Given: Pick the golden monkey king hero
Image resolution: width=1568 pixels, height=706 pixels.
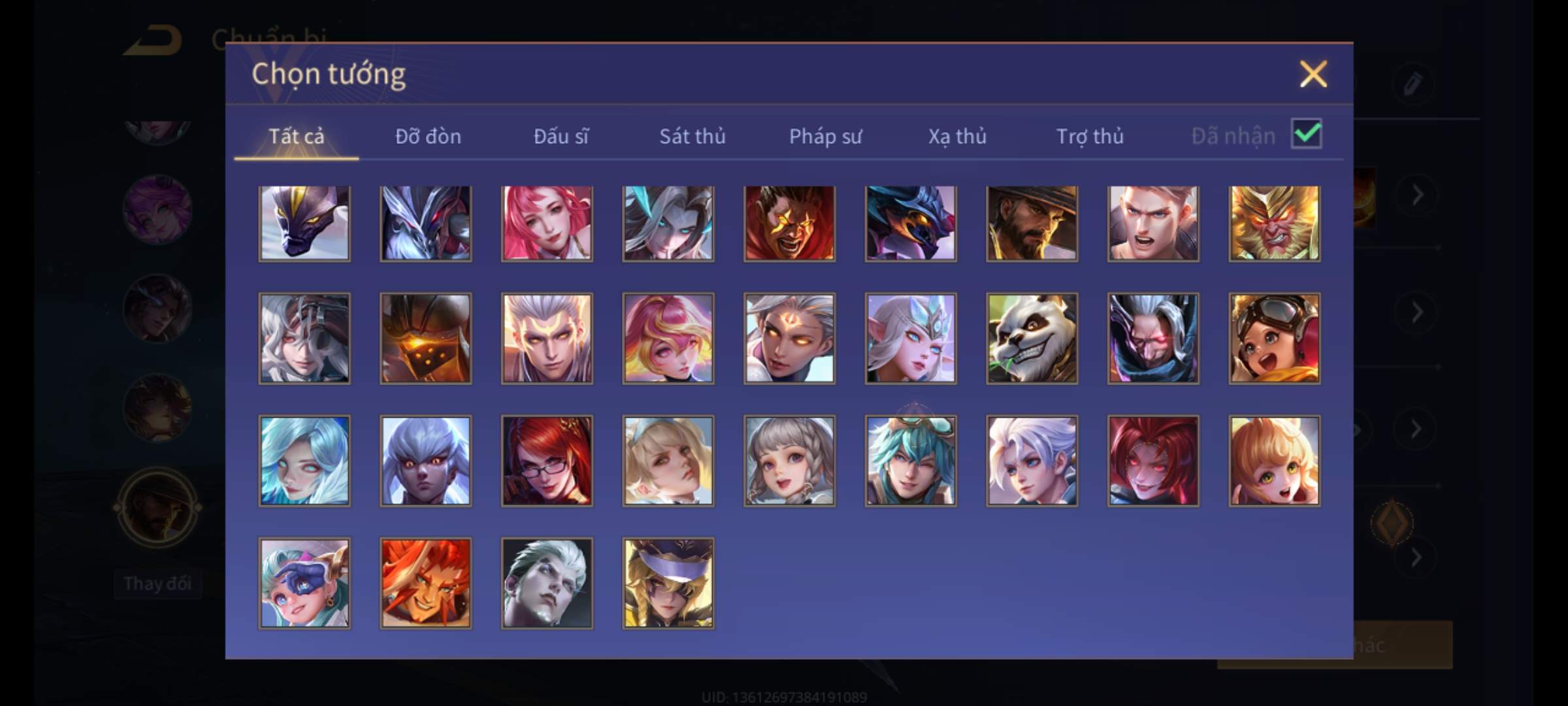Looking at the screenshot, I should coord(1274,223).
